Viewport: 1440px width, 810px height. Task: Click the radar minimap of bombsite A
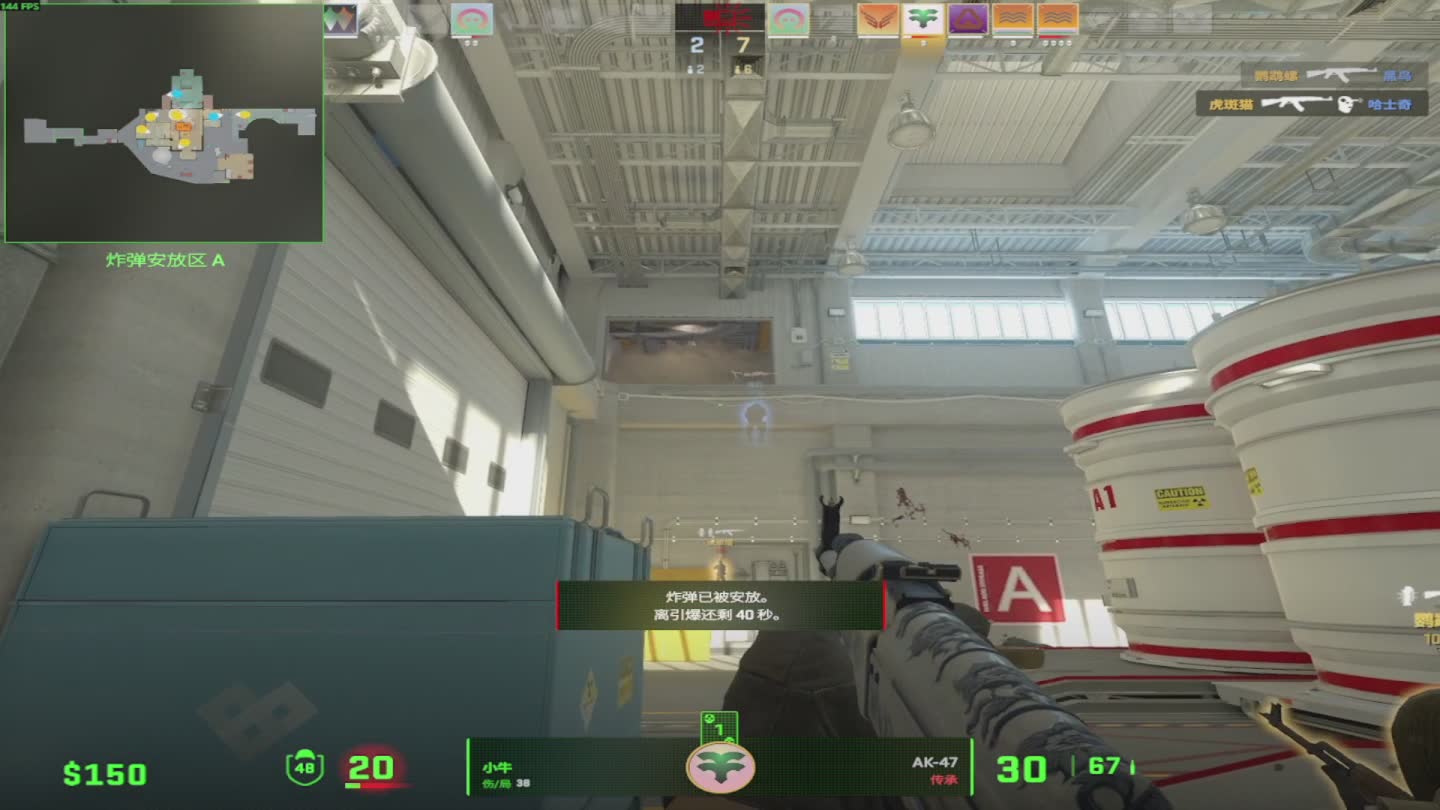coord(164,123)
